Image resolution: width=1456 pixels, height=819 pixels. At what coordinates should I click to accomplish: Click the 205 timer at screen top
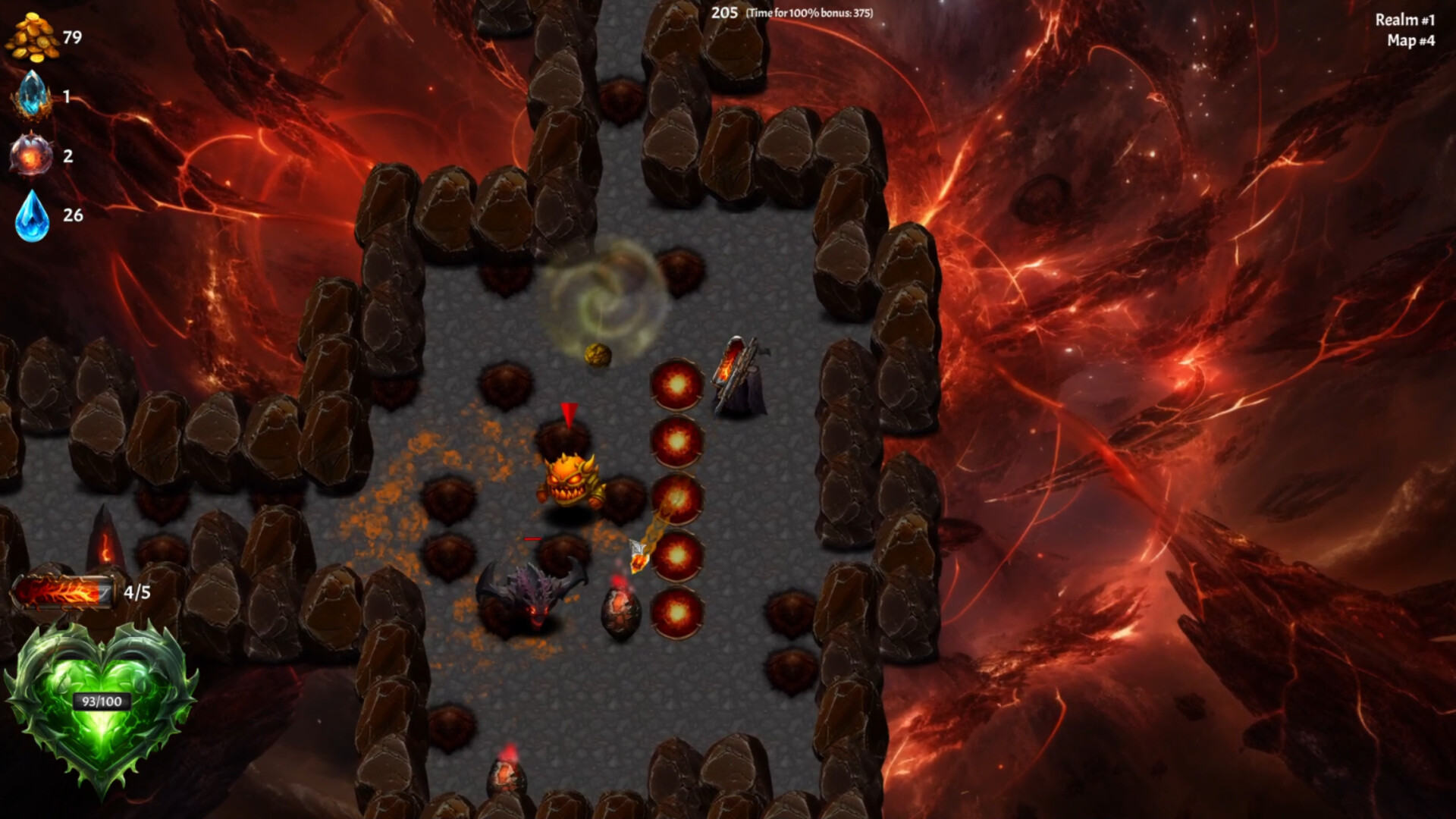[723, 12]
